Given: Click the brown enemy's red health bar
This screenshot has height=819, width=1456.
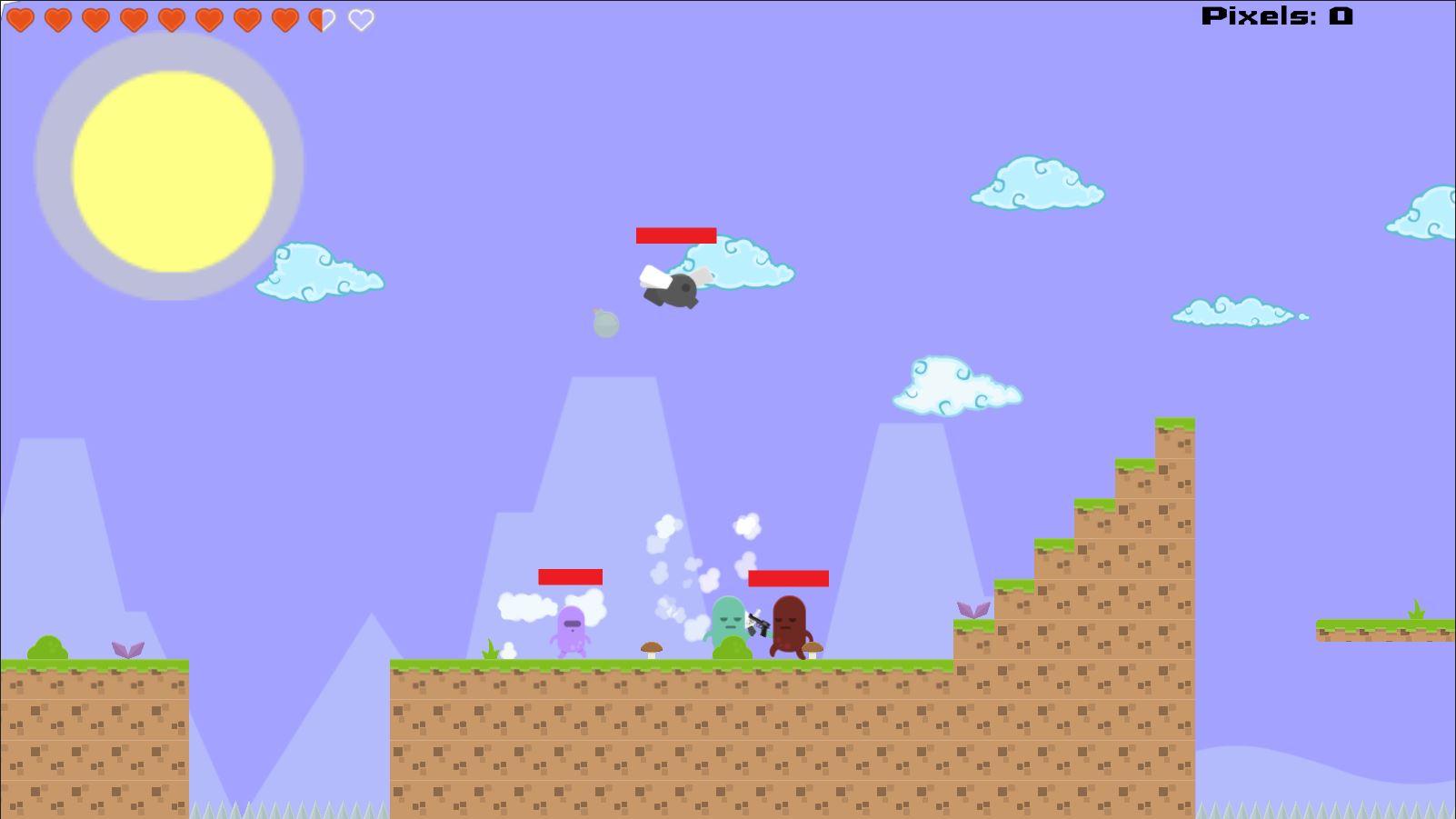Looking at the screenshot, I should [x=788, y=576].
